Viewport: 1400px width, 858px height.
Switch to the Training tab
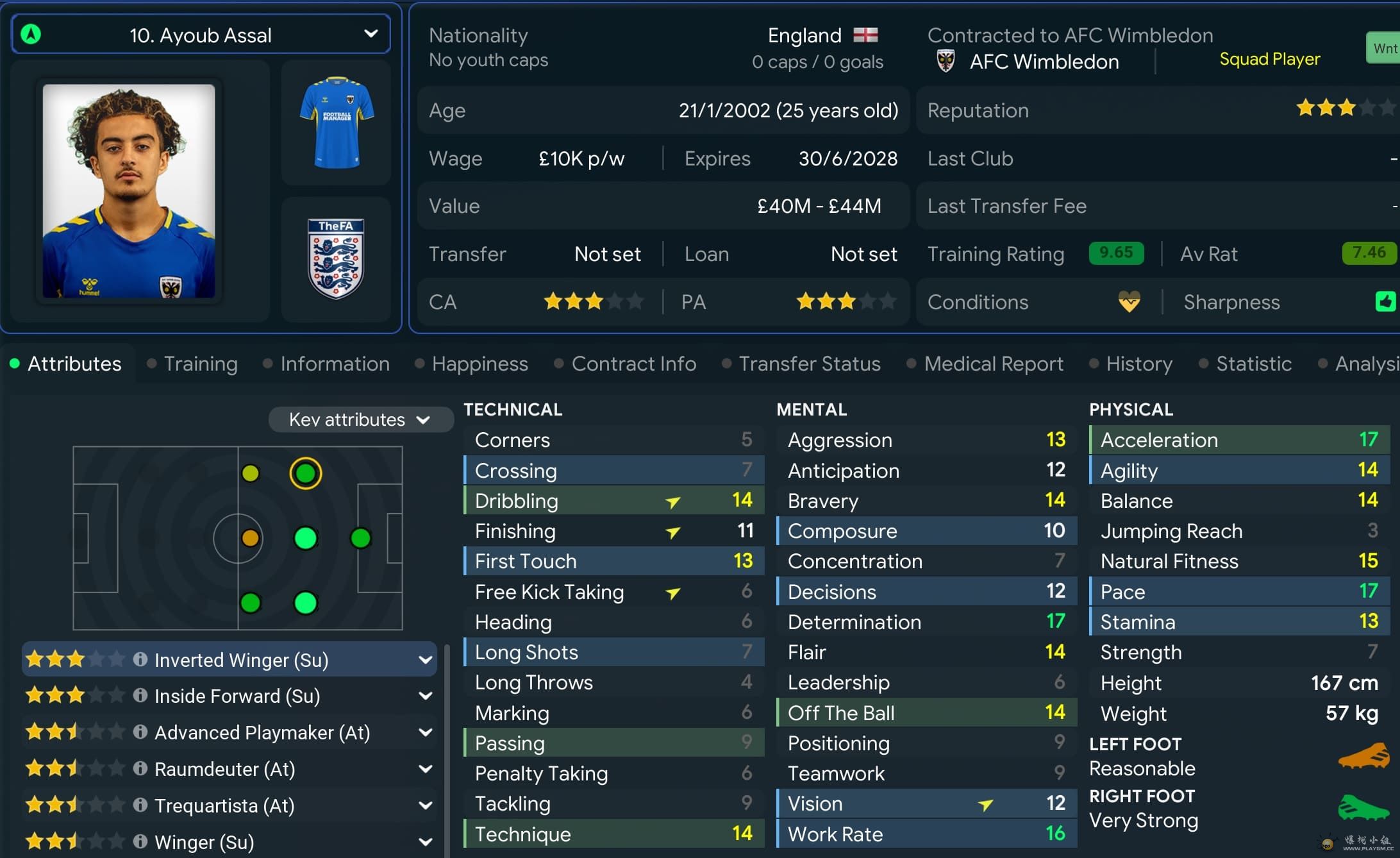(x=200, y=364)
